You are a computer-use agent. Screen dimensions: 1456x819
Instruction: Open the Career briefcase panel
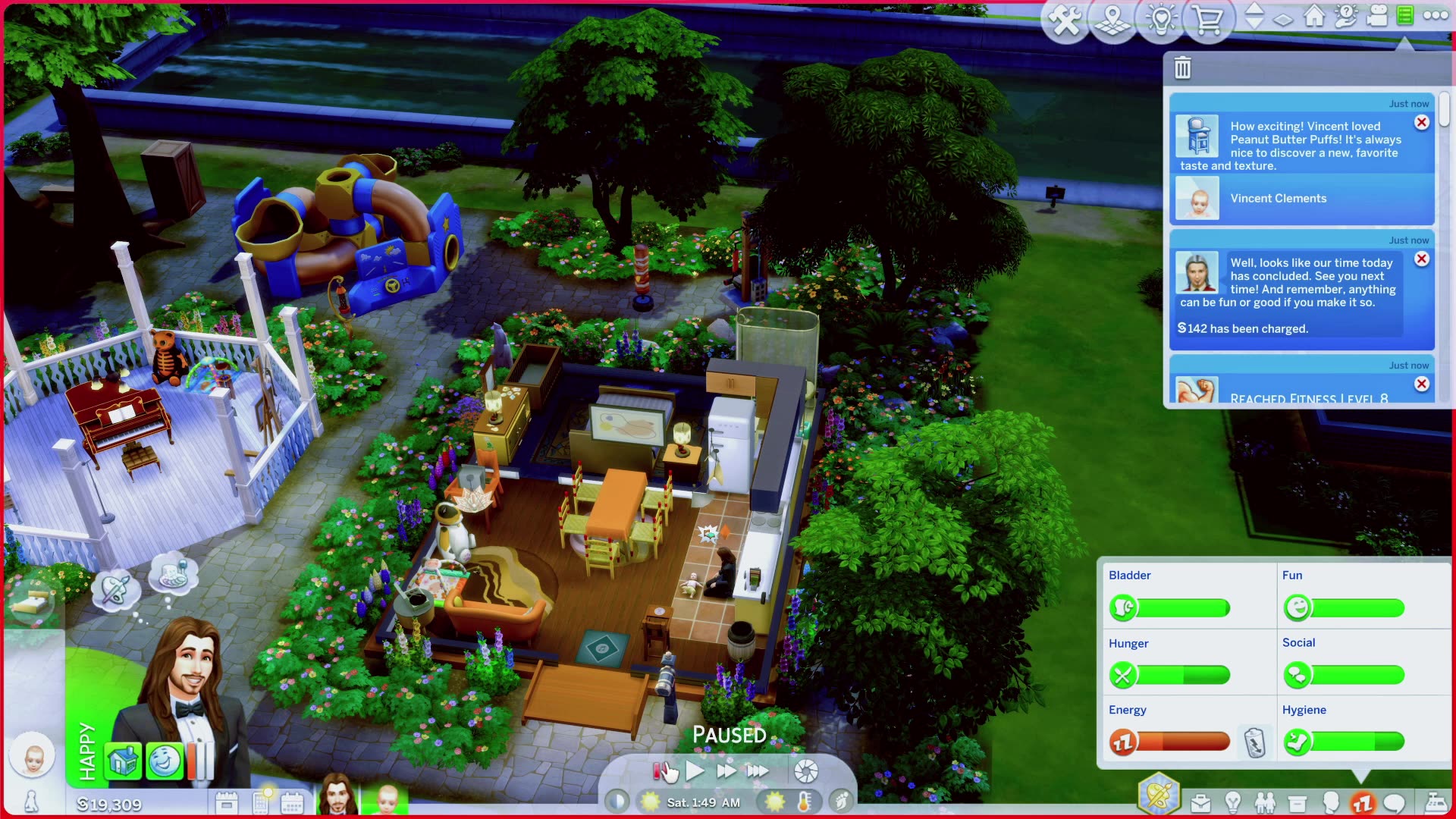click(1201, 802)
